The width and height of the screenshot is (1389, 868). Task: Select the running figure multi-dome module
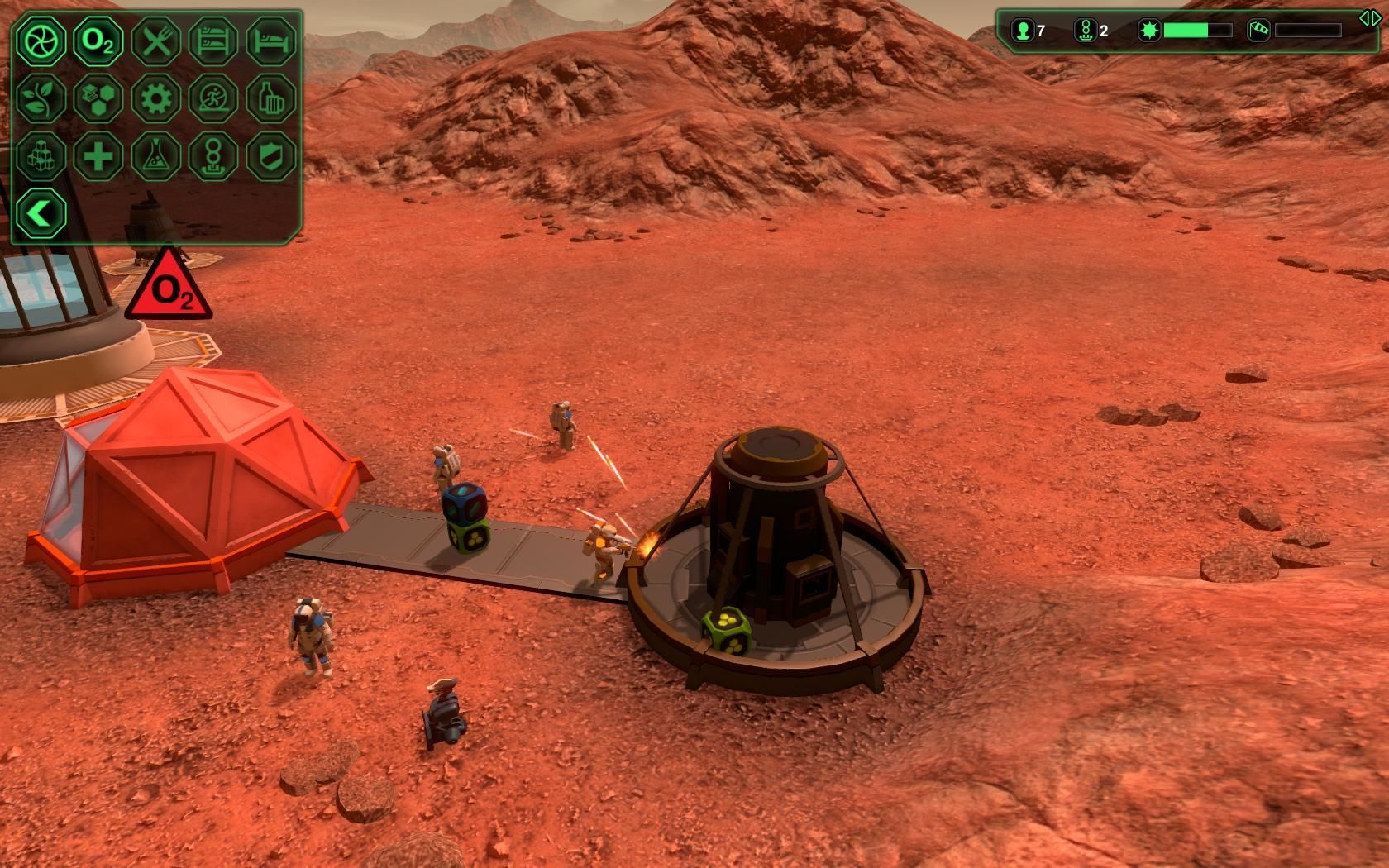tap(214, 98)
